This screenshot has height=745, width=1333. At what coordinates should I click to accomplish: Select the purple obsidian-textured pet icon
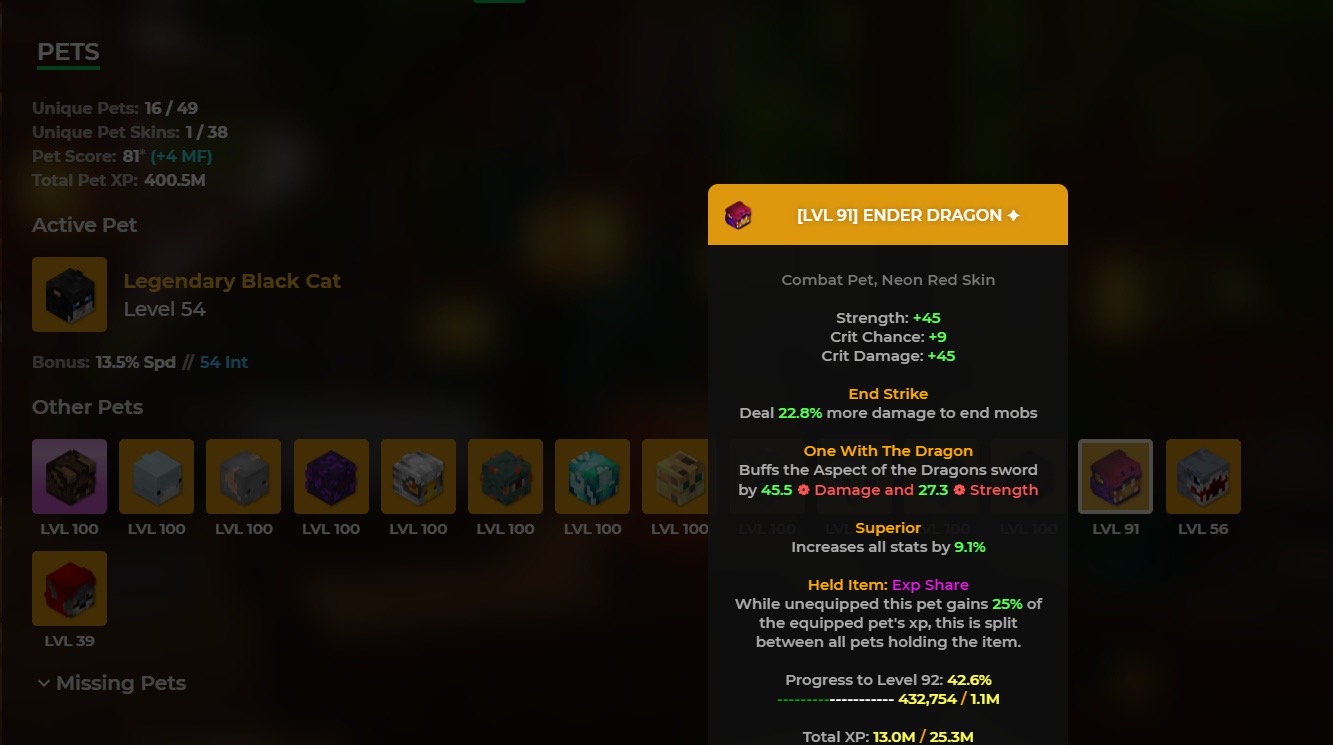point(331,476)
